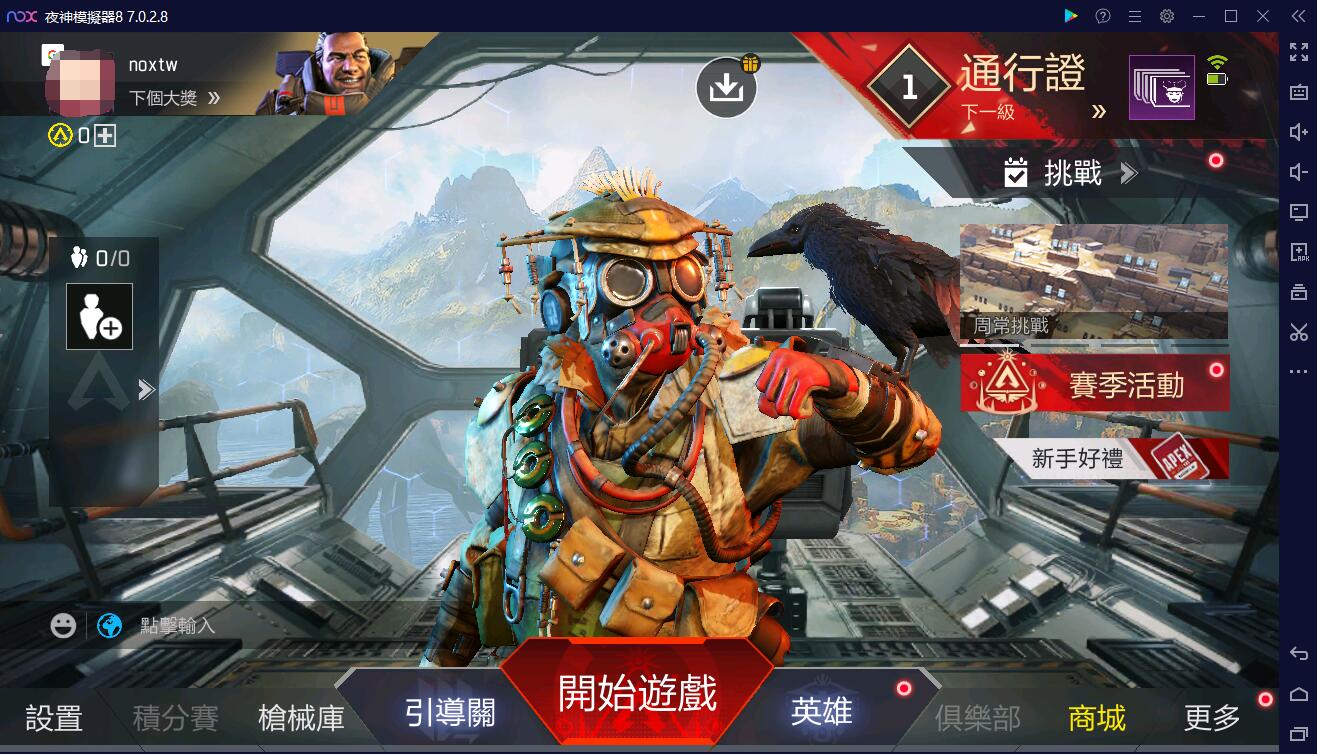Click the green battery indicator icon
The image size is (1317, 754).
click(x=1218, y=78)
